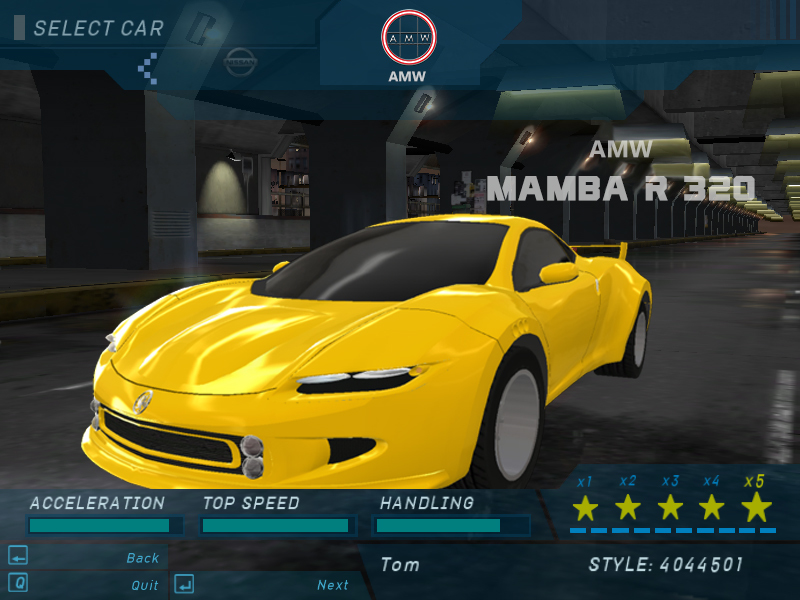The width and height of the screenshot is (800, 600).
Task: Select the AMW brand logo
Action: 409,38
